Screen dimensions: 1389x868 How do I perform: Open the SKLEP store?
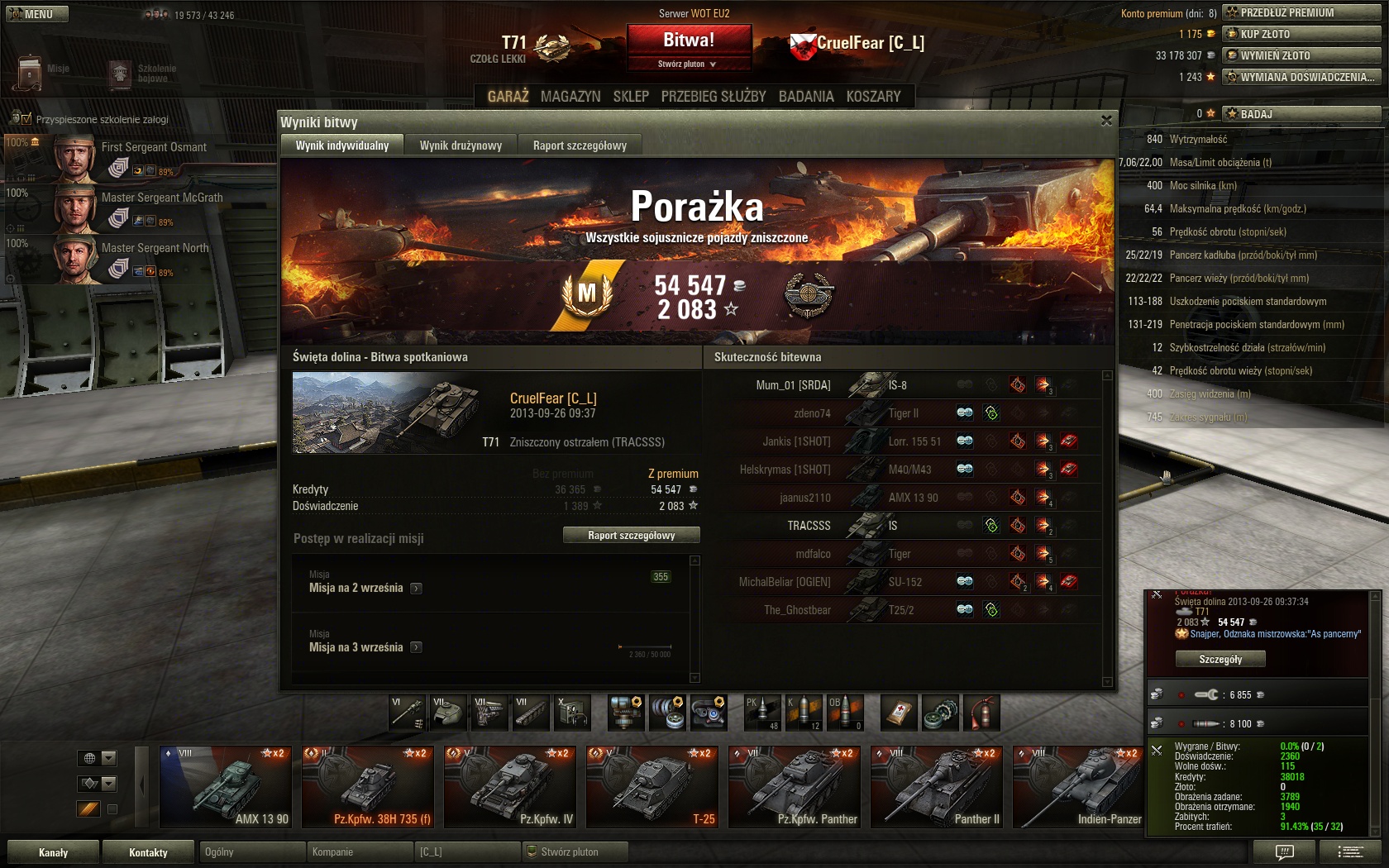point(631,97)
